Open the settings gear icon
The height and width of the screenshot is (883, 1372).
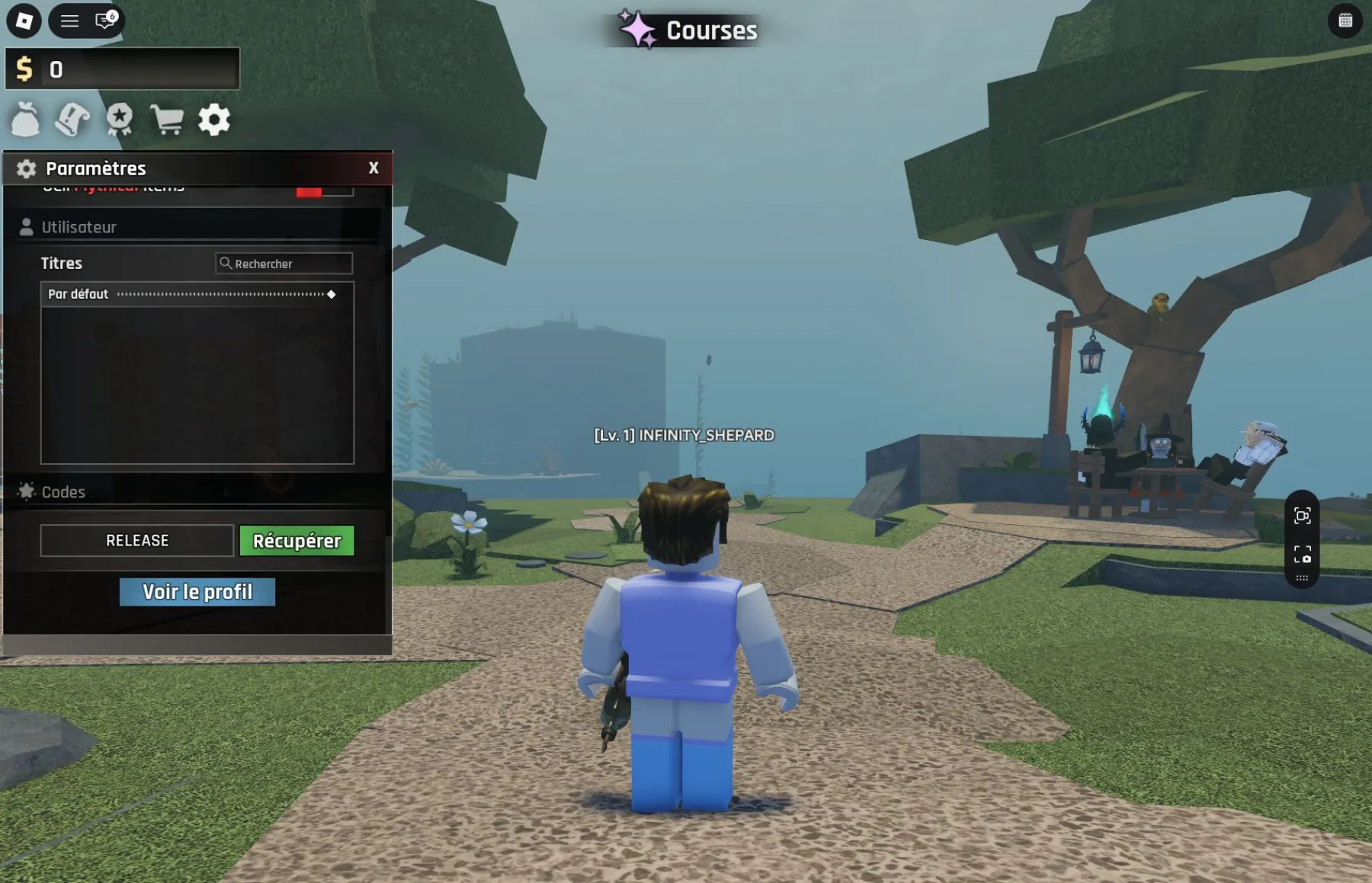click(x=214, y=120)
